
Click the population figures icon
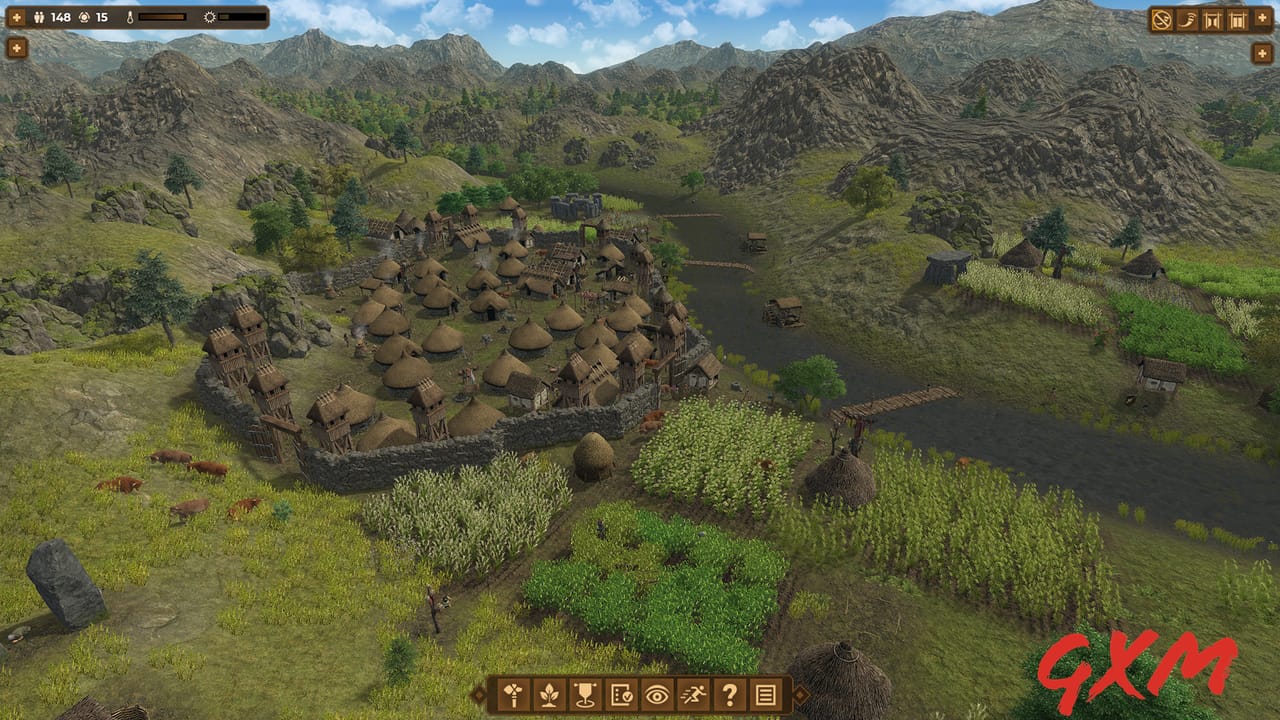[39, 18]
